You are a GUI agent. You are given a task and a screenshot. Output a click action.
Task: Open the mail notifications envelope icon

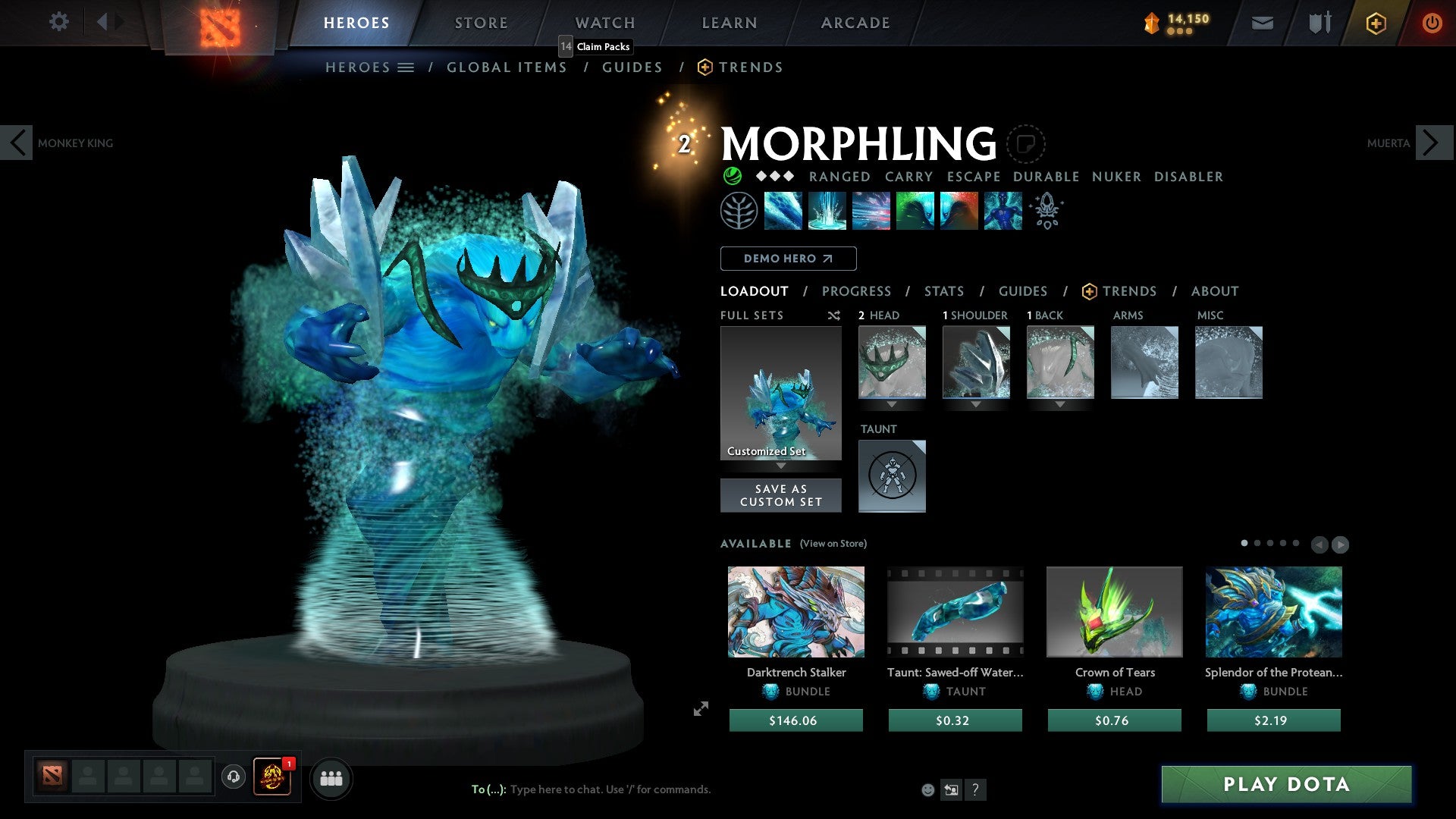coord(1261,23)
